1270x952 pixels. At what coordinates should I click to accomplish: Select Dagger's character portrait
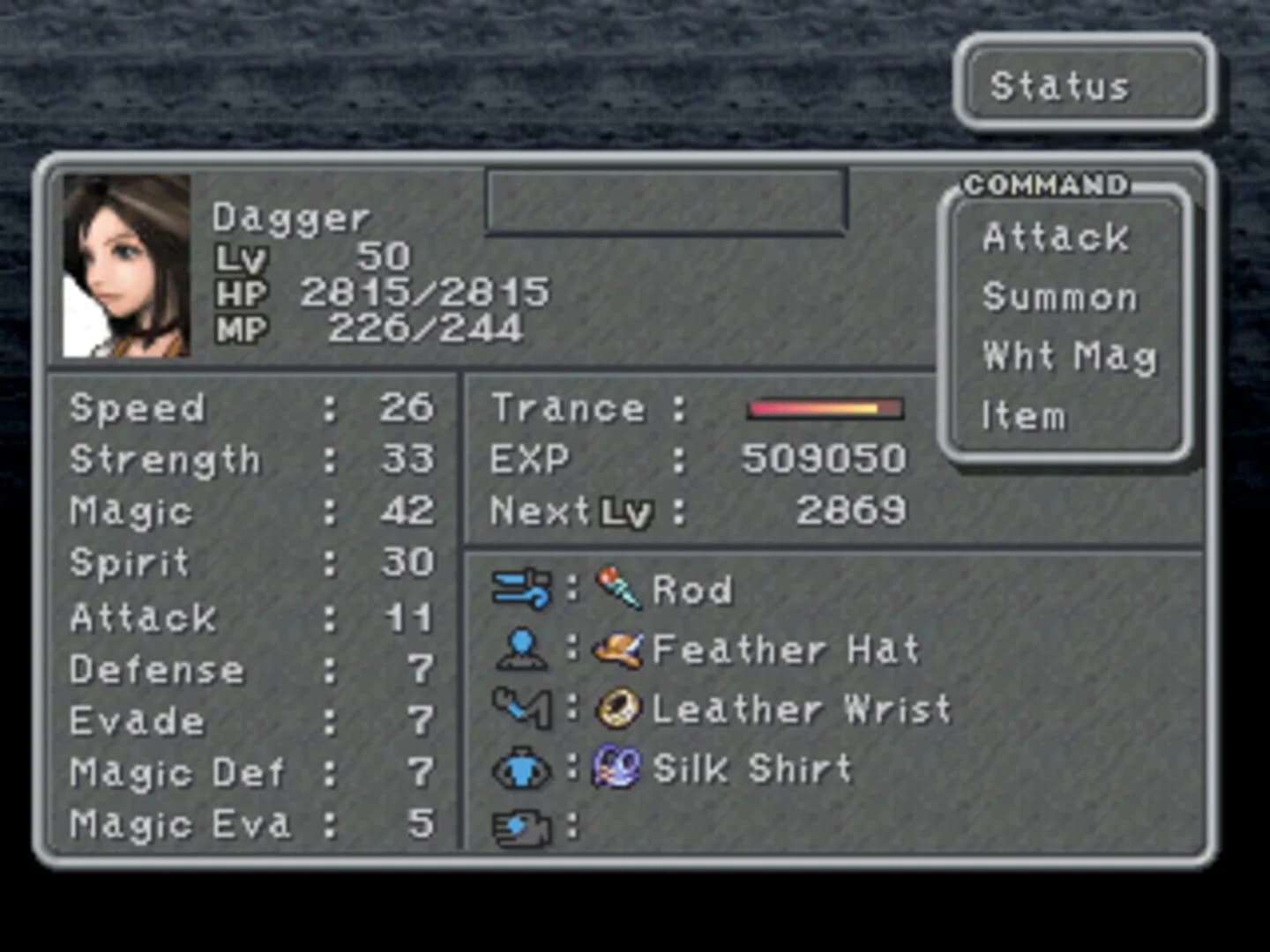pos(126,264)
